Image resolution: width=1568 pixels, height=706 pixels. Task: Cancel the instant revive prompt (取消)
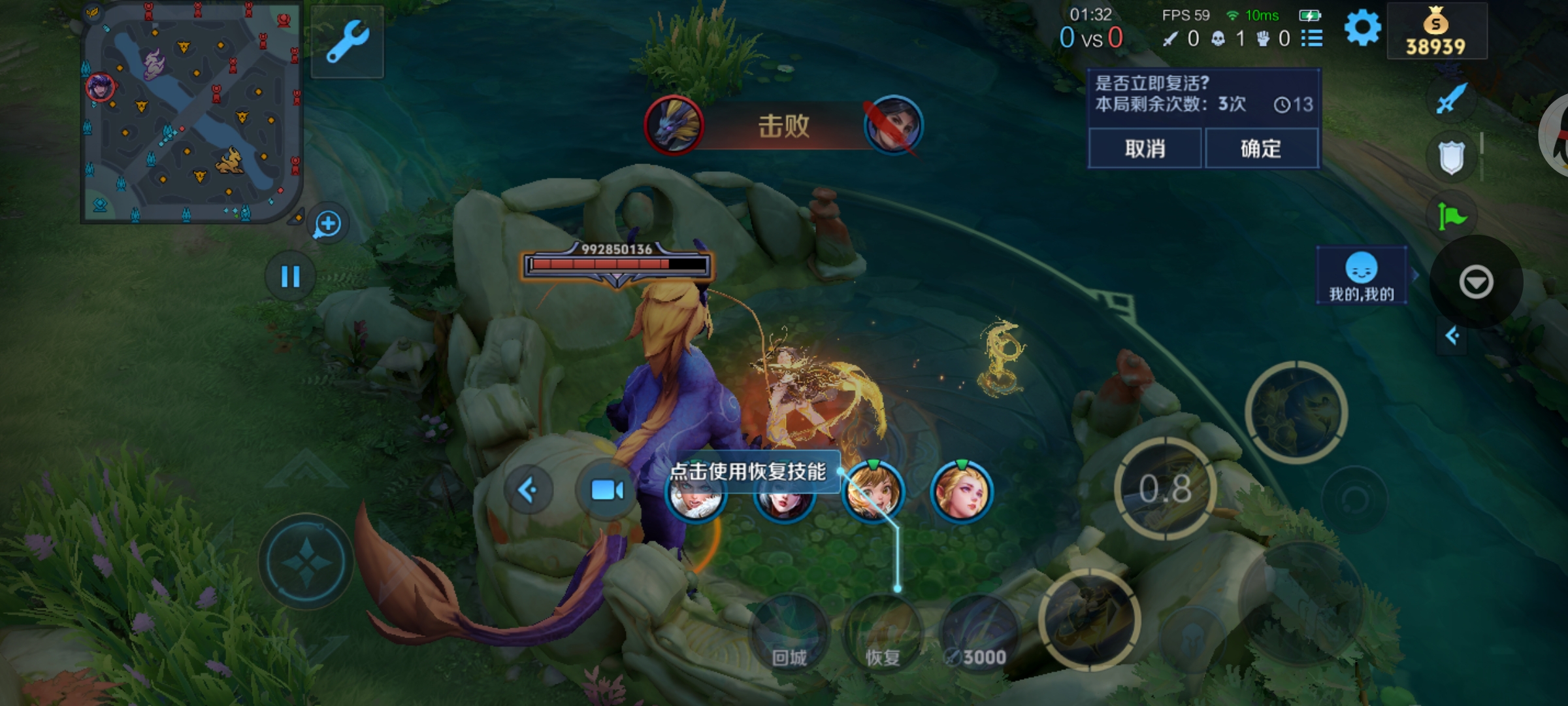(1145, 148)
